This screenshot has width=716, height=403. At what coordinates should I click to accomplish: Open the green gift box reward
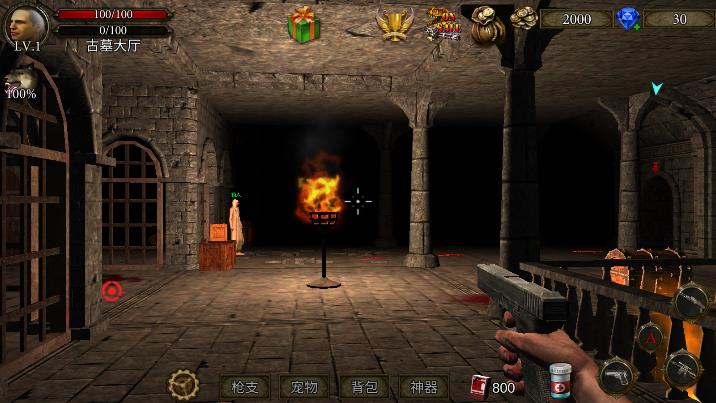tap(304, 24)
